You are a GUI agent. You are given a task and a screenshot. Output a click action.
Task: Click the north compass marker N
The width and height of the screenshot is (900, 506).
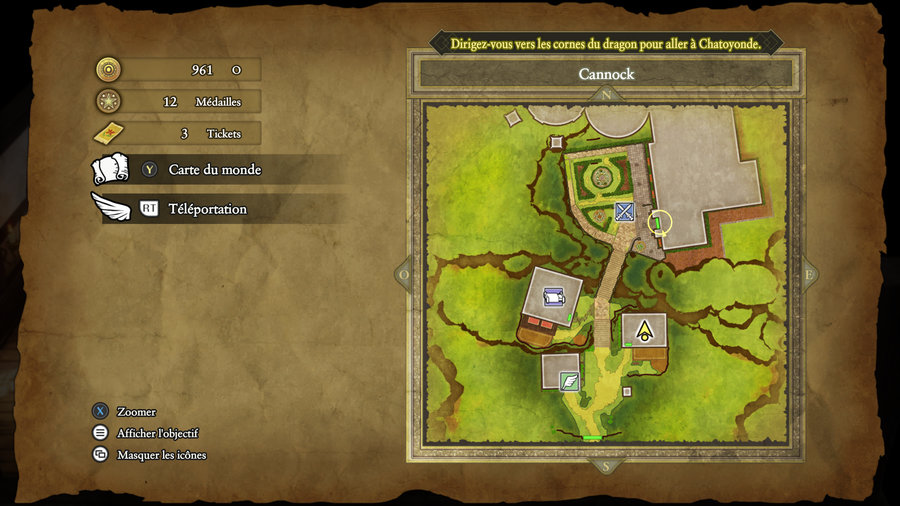pyautogui.click(x=606, y=96)
